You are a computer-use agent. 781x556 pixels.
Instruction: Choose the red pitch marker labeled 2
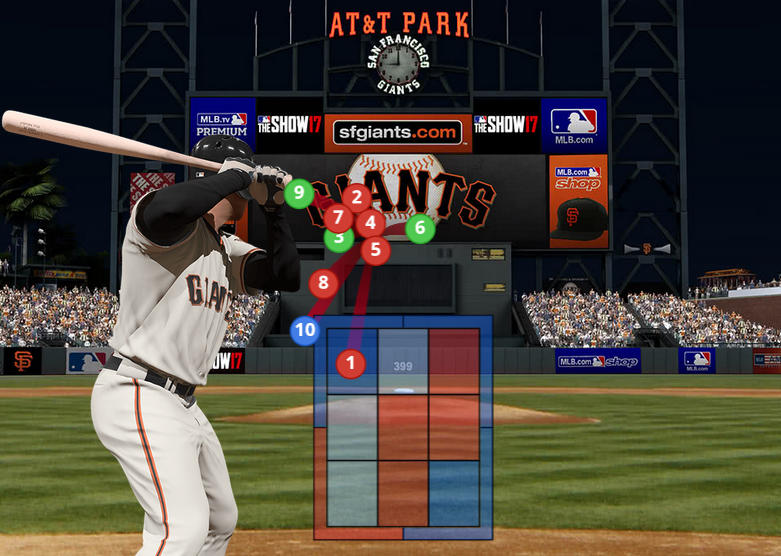tap(356, 198)
